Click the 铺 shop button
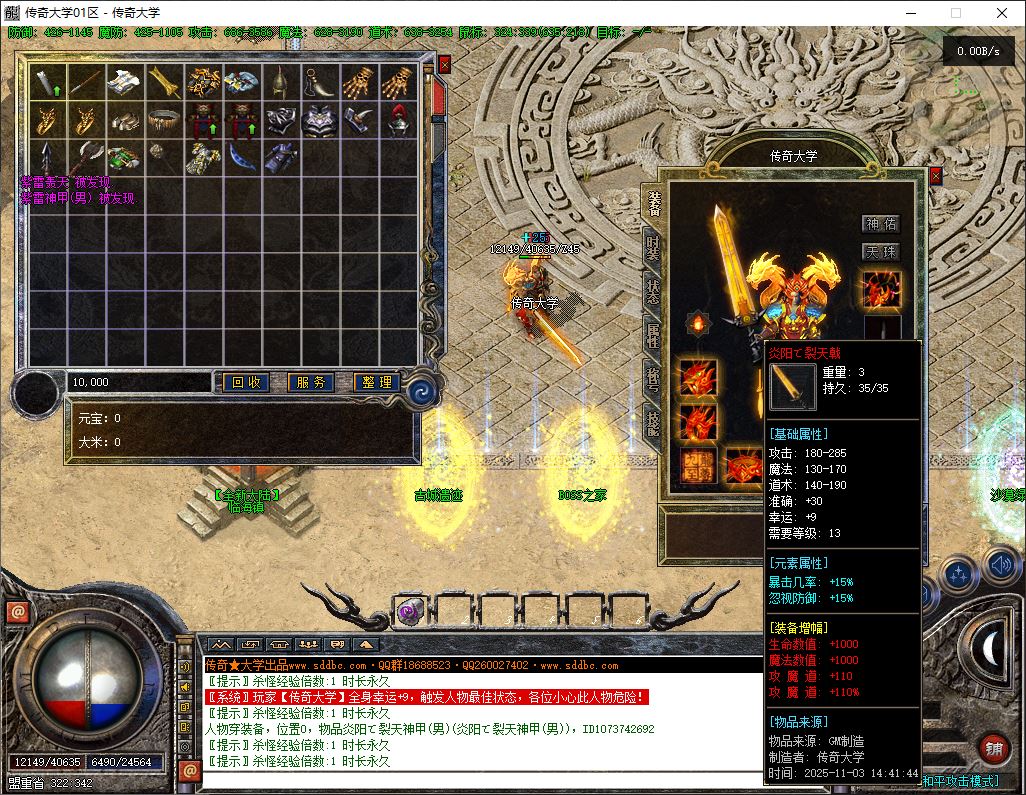 pos(994,748)
